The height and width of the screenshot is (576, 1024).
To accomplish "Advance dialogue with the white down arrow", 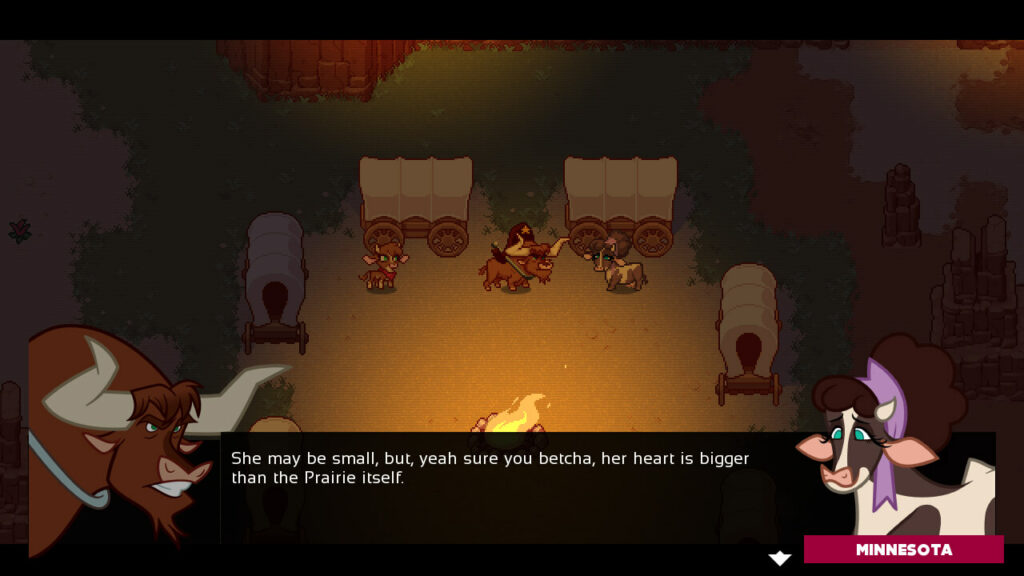I will [779, 558].
